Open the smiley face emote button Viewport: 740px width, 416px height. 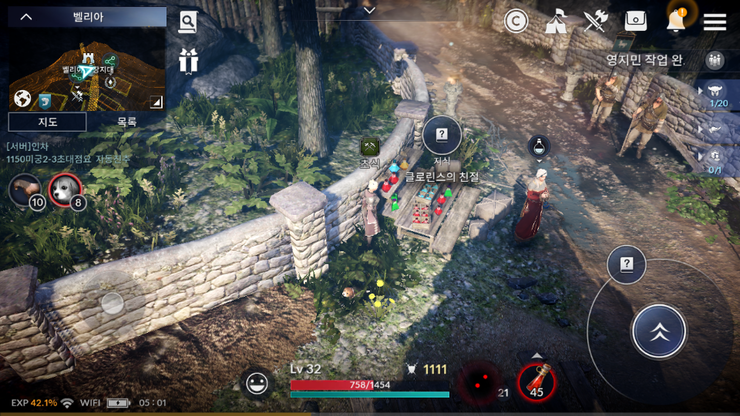pyautogui.click(x=258, y=383)
